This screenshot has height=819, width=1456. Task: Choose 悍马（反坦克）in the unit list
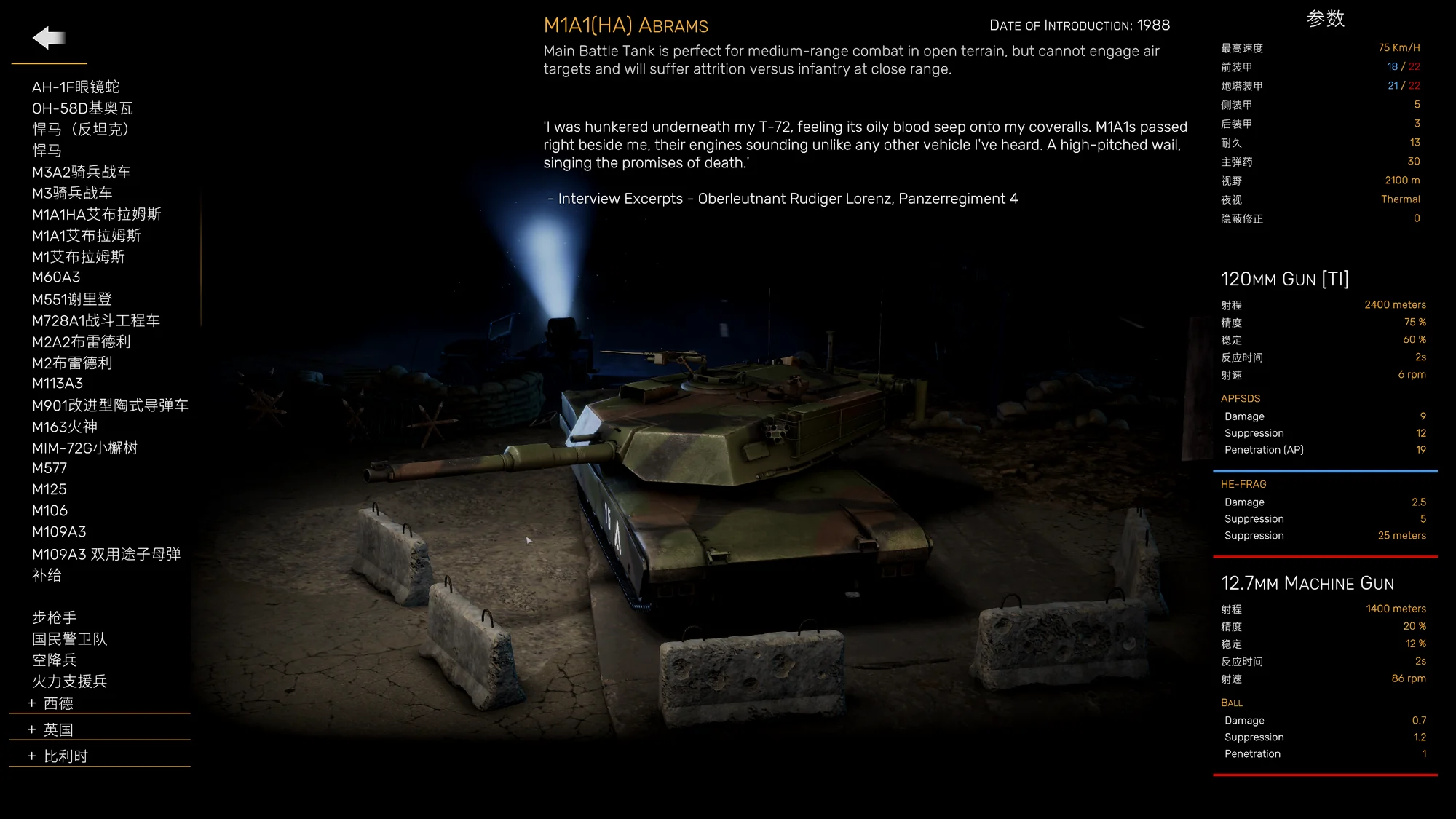point(80,130)
